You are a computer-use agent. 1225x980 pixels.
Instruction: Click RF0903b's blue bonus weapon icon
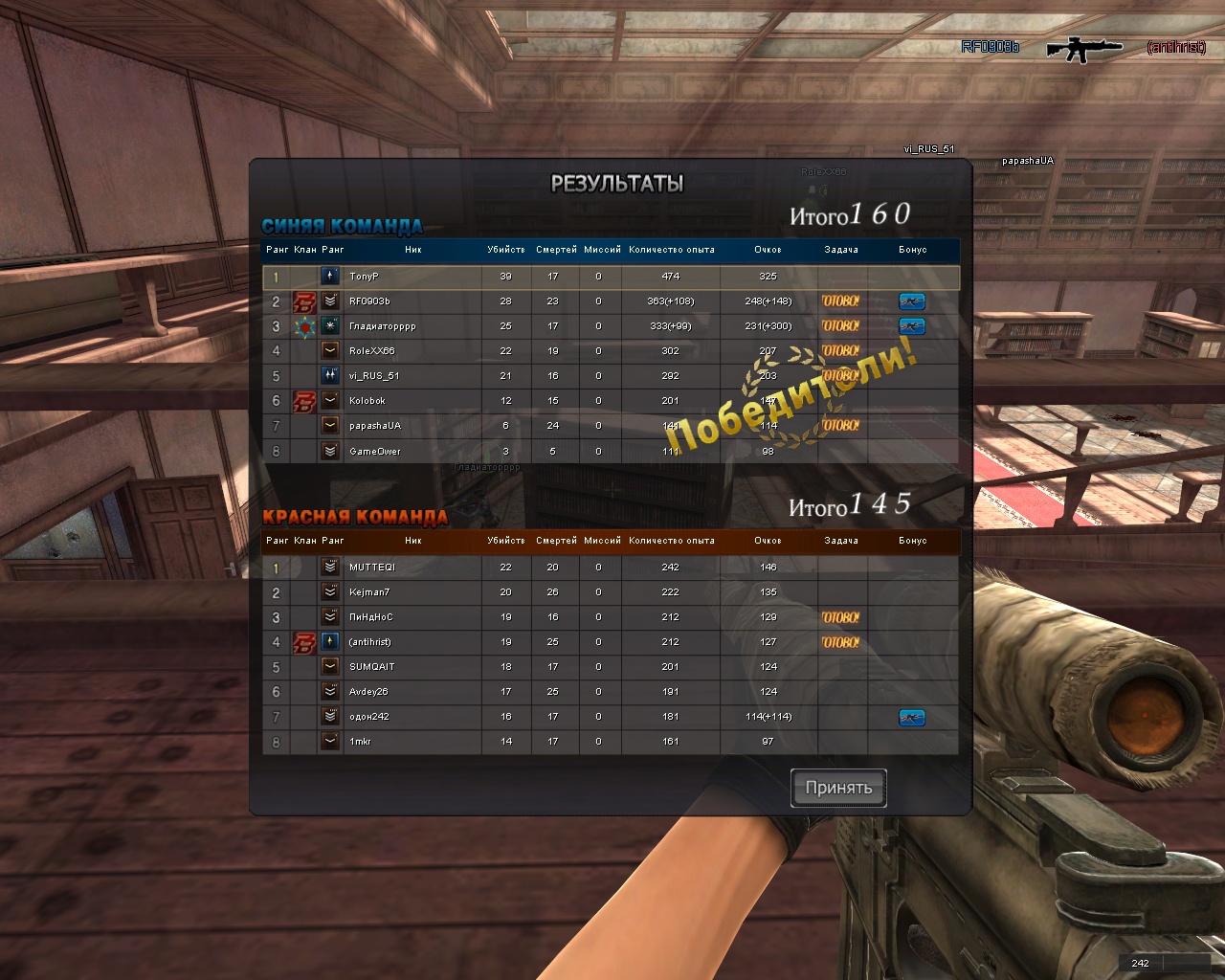point(912,301)
